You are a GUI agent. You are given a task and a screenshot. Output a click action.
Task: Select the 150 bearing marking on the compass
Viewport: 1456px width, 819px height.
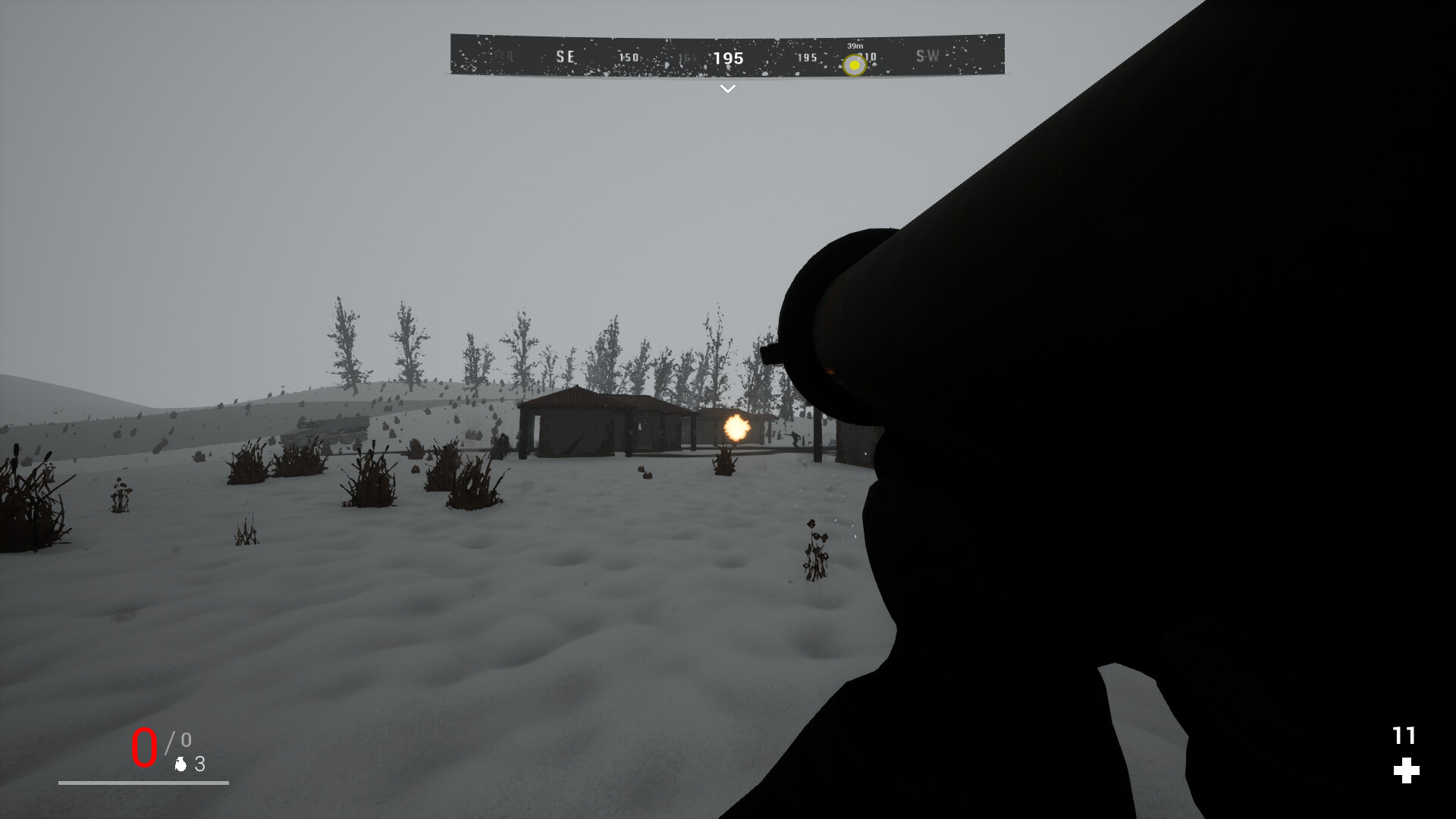point(629,56)
